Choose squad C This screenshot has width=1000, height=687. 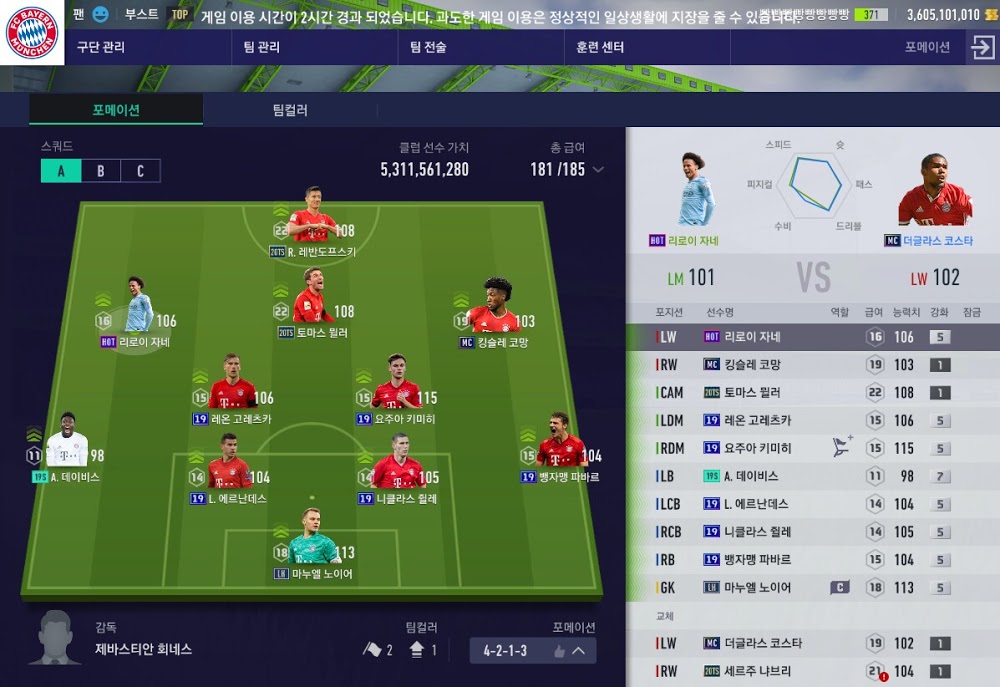coord(140,171)
